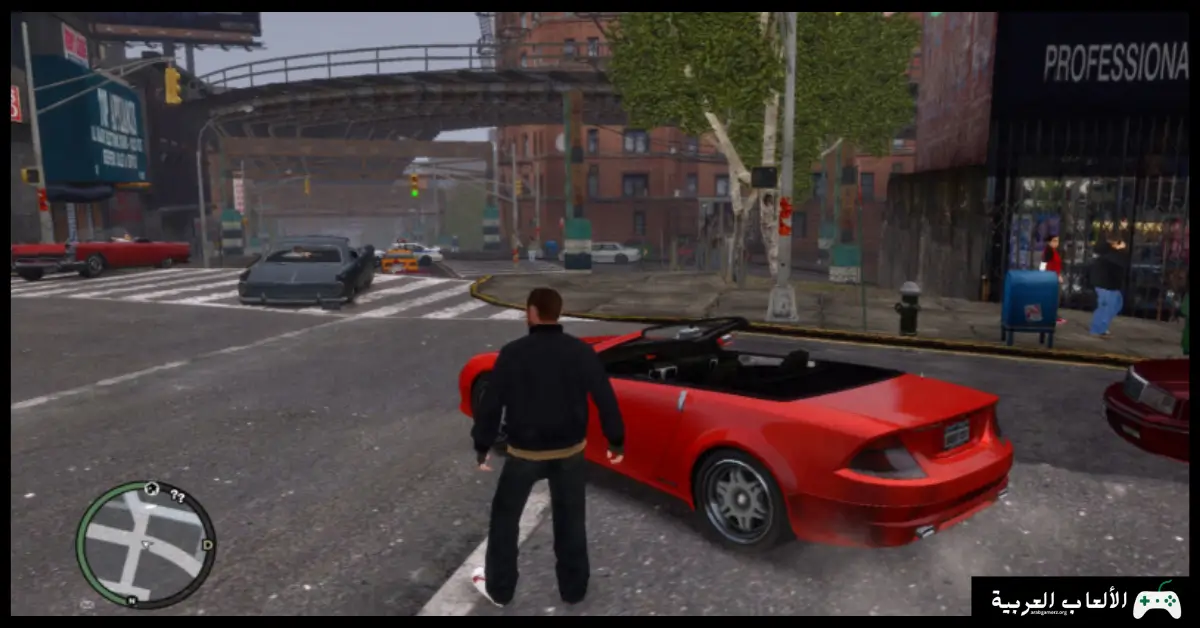Image resolution: width=1200 pixels, height=628 pixels.
Task: Select the D mission marker on radar
Action: pyautogui.click(x=207, y=545)
